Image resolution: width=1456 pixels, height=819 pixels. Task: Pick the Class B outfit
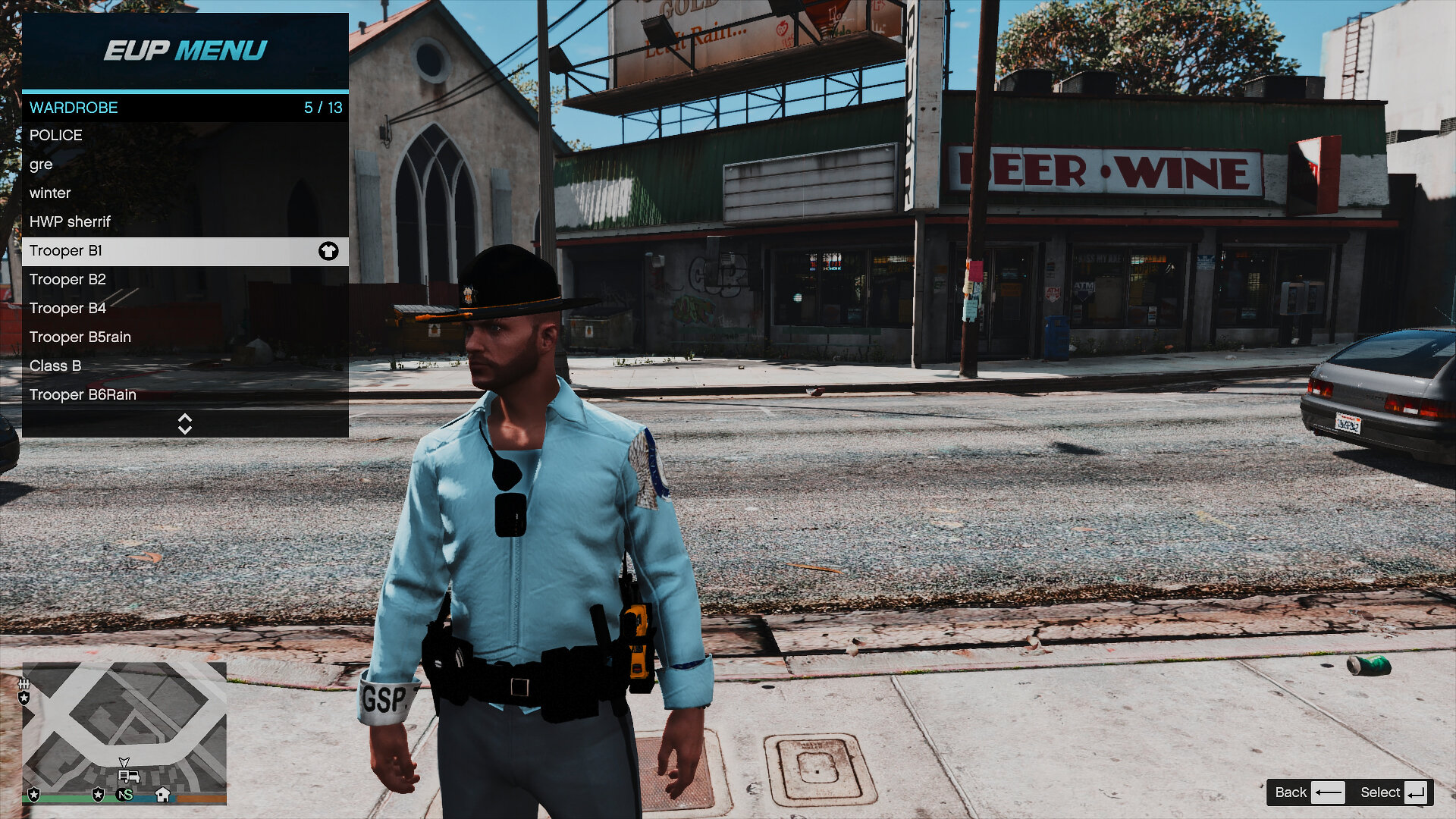click(185, 366)
